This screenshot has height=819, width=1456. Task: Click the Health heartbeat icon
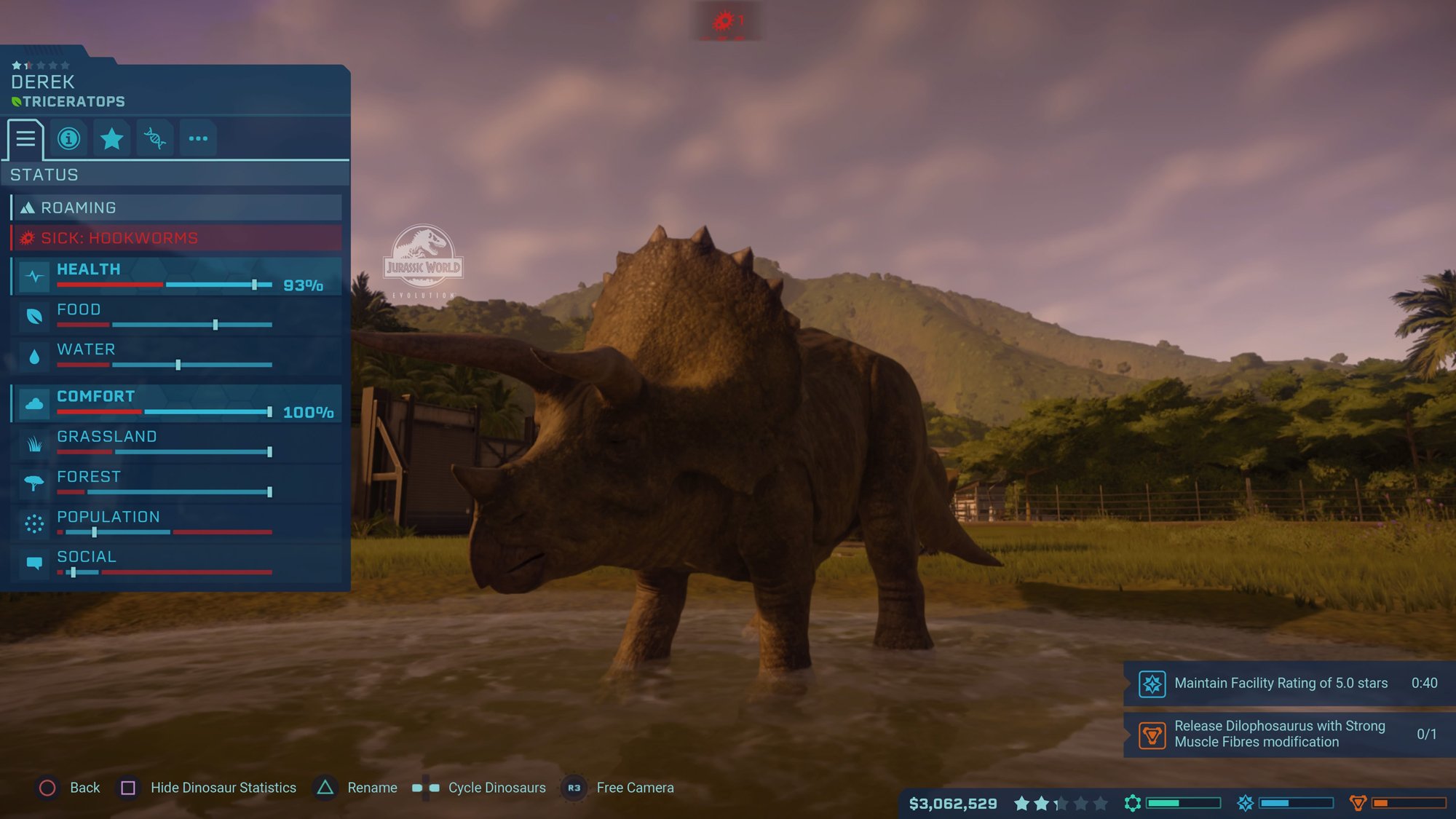[x=33, y=277]
